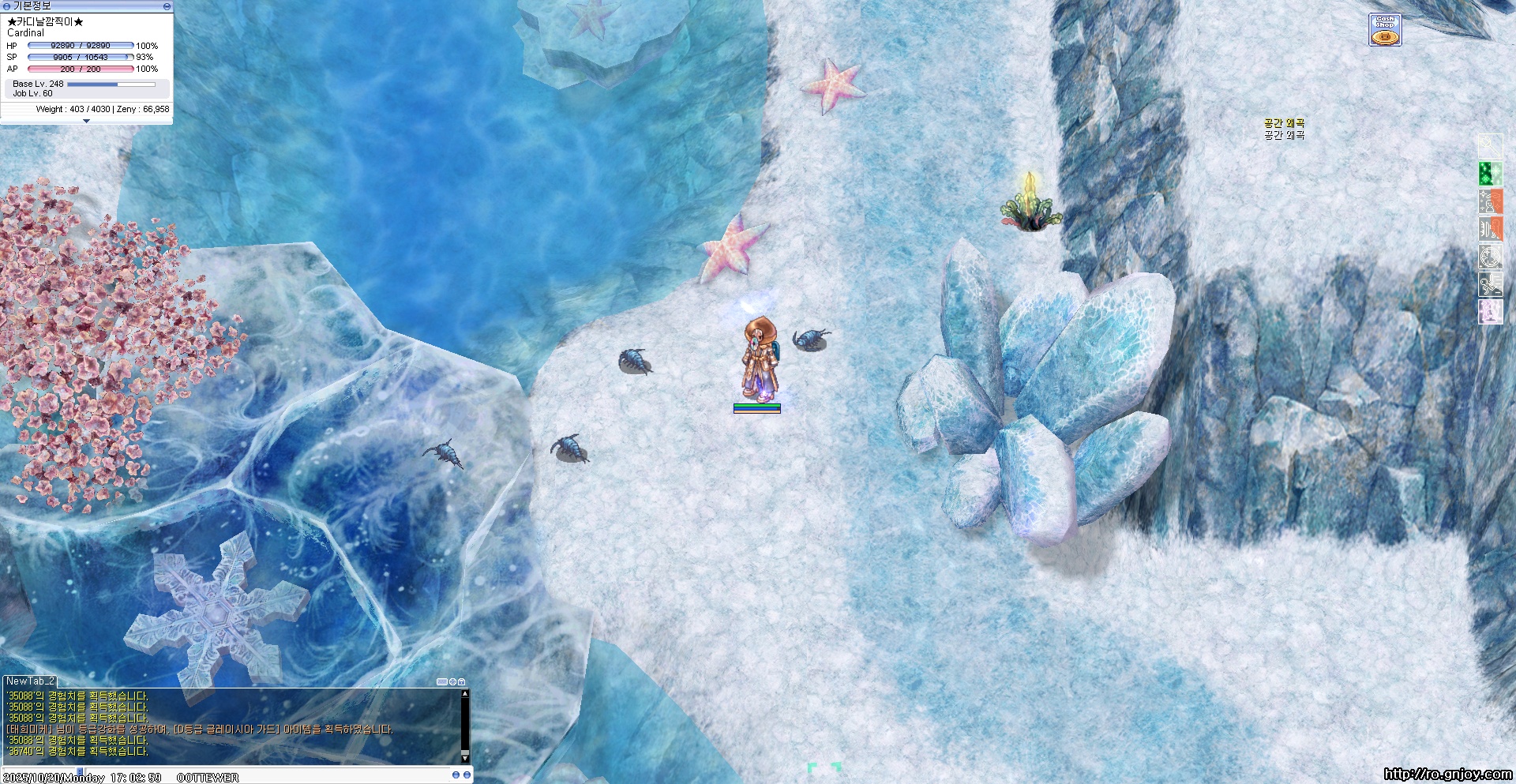Switch to the NewTab_2 chat tab

tap(30, 681)
